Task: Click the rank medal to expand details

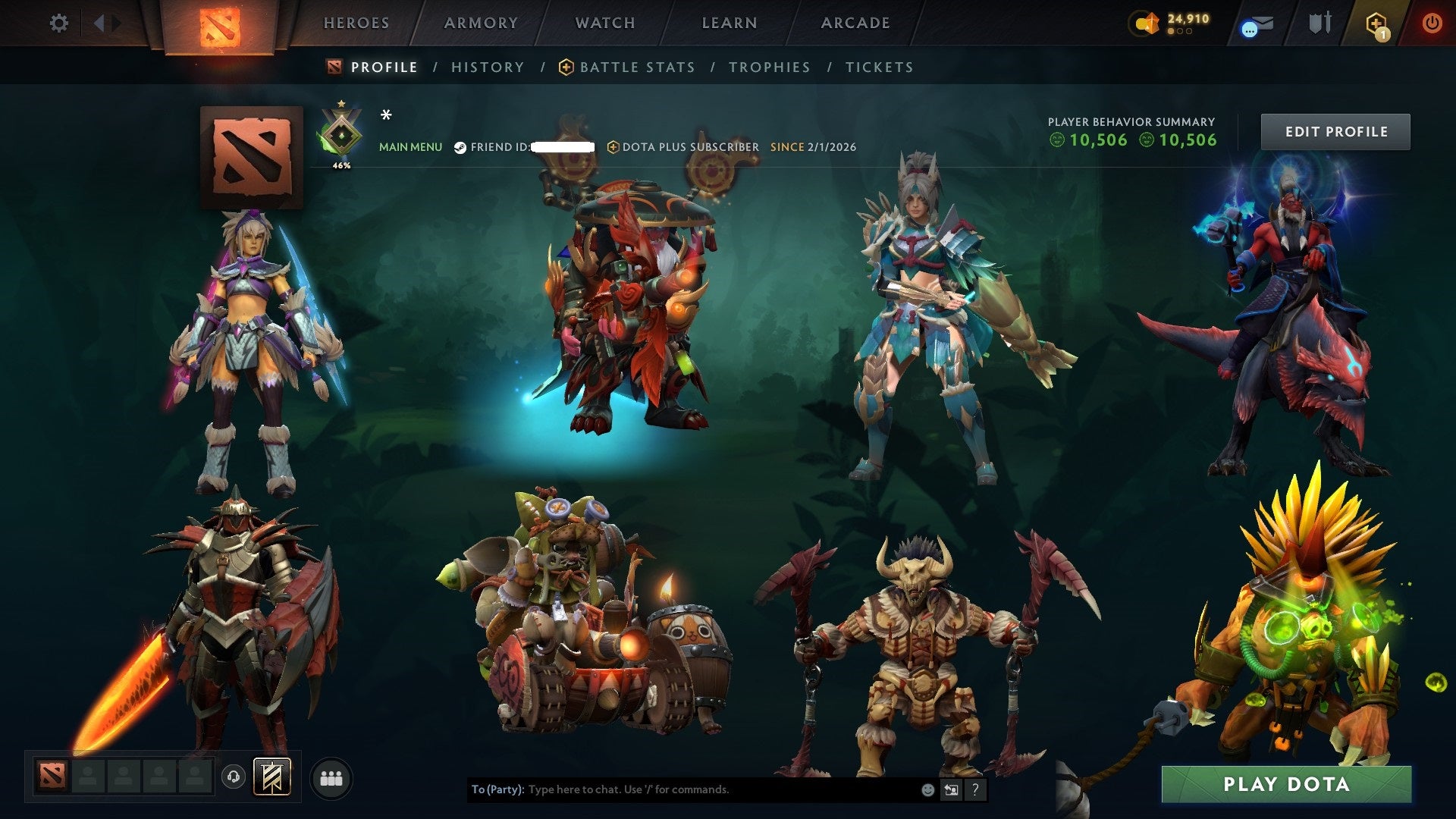Action: point(342,136)
